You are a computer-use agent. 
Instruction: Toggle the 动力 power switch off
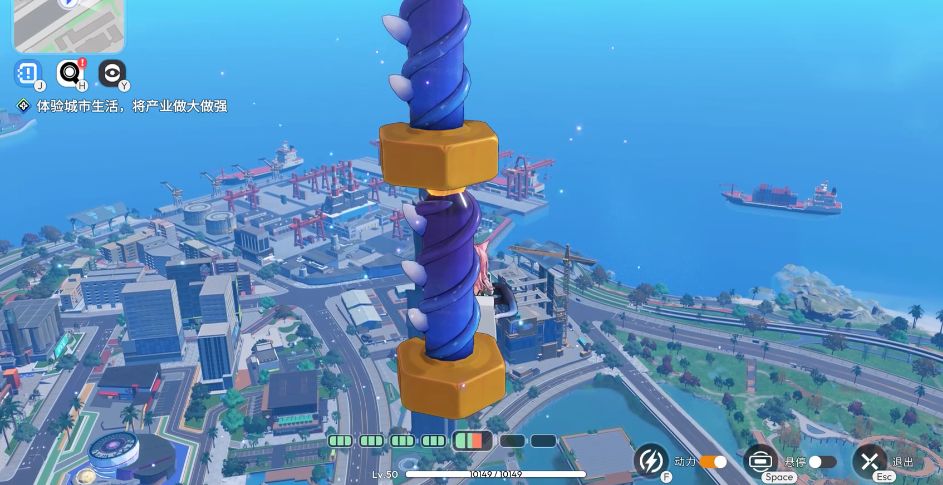tap(714, 461)
